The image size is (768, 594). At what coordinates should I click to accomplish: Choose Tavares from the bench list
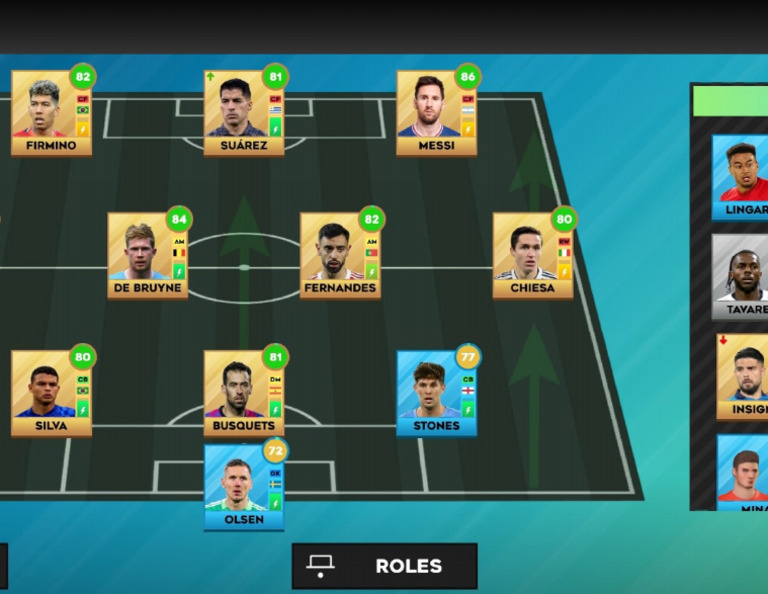click(x=741, y=277)
